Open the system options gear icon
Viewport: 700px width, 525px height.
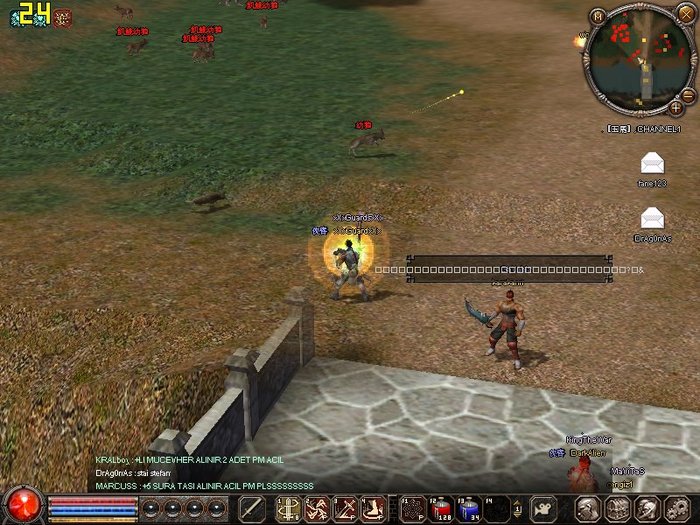pos(676,509)
